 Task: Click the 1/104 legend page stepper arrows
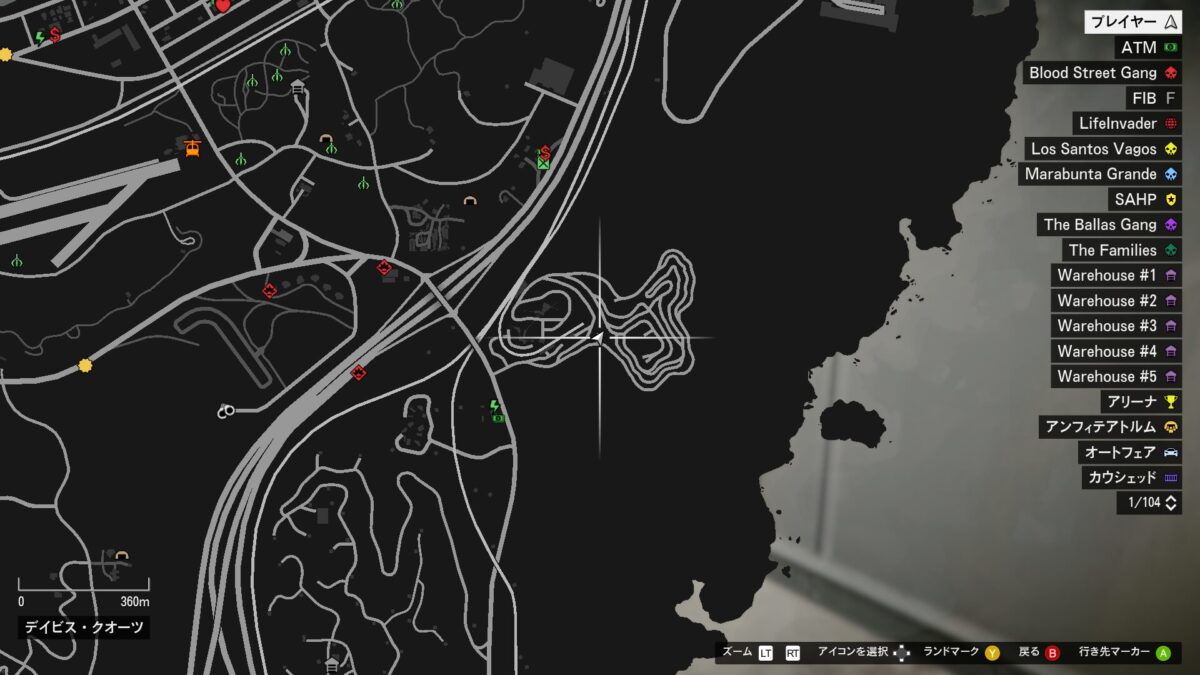(x=1171, y=503)
